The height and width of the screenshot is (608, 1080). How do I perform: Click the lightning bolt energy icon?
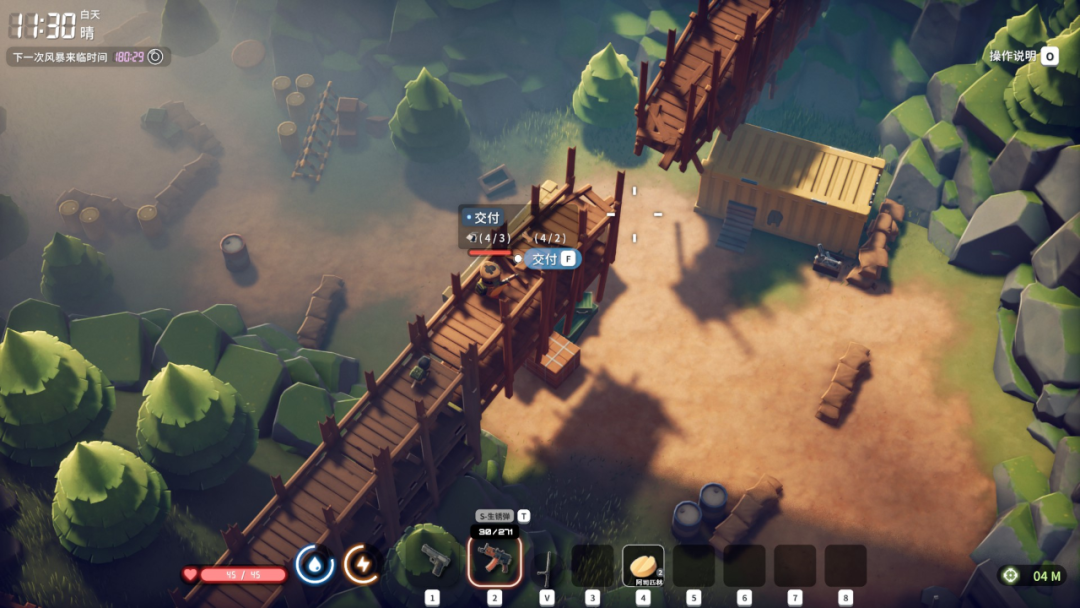[x=361, y=564]
